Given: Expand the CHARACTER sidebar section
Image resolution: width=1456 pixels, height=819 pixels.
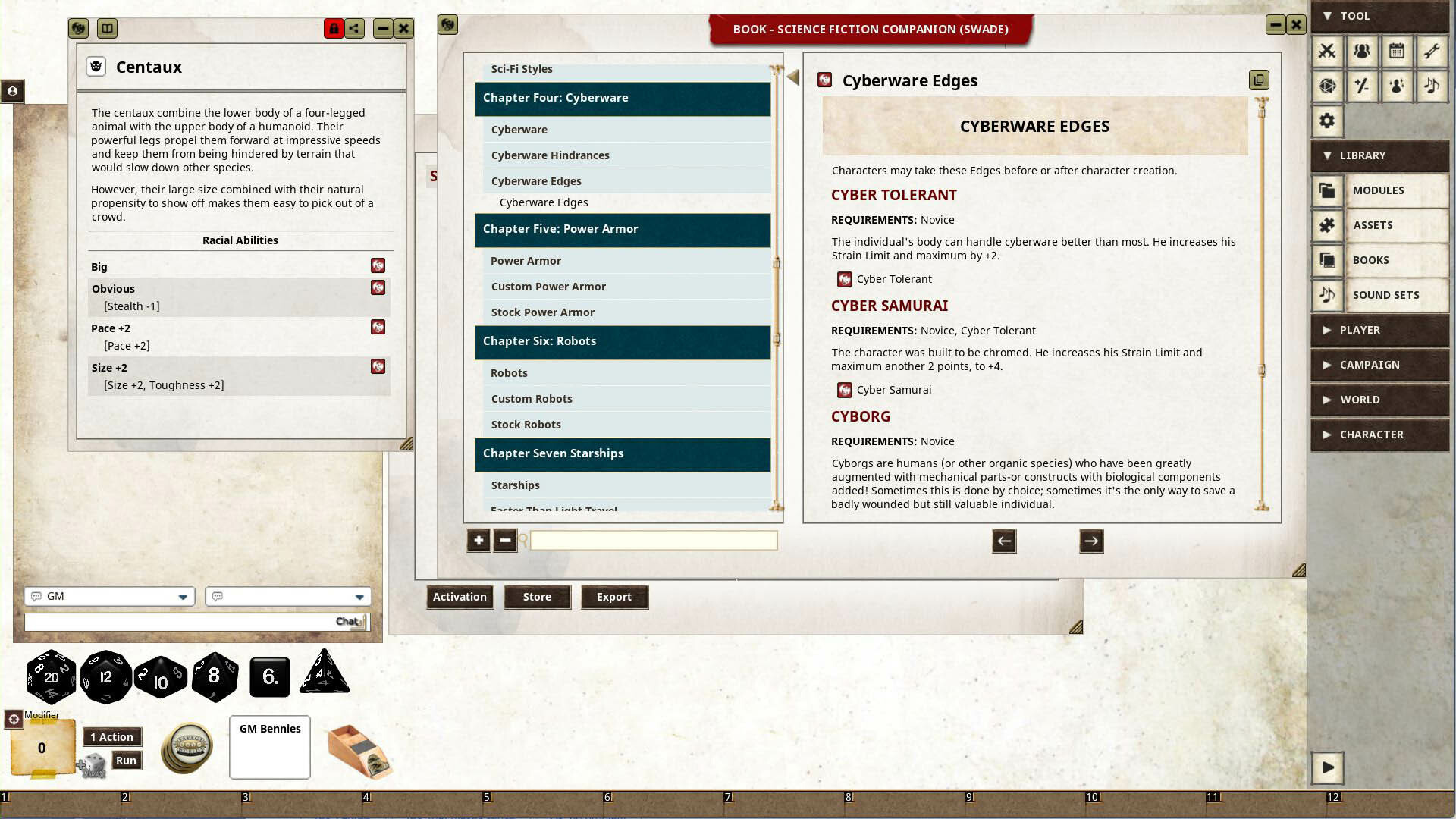Looking at the screenshot, I should [1379, 435].
